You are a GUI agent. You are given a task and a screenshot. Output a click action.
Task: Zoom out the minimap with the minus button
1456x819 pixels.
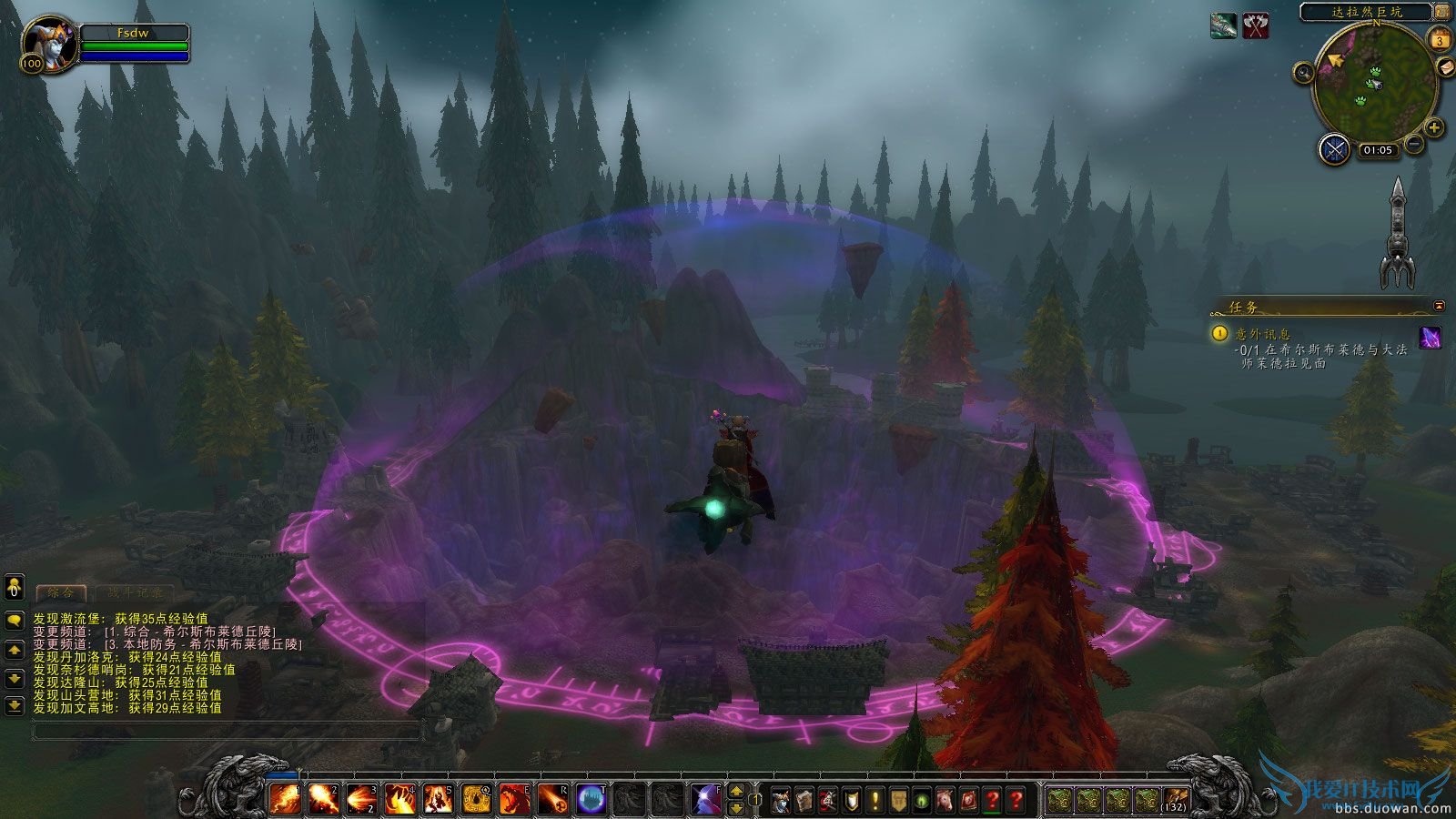point(1413,144)
